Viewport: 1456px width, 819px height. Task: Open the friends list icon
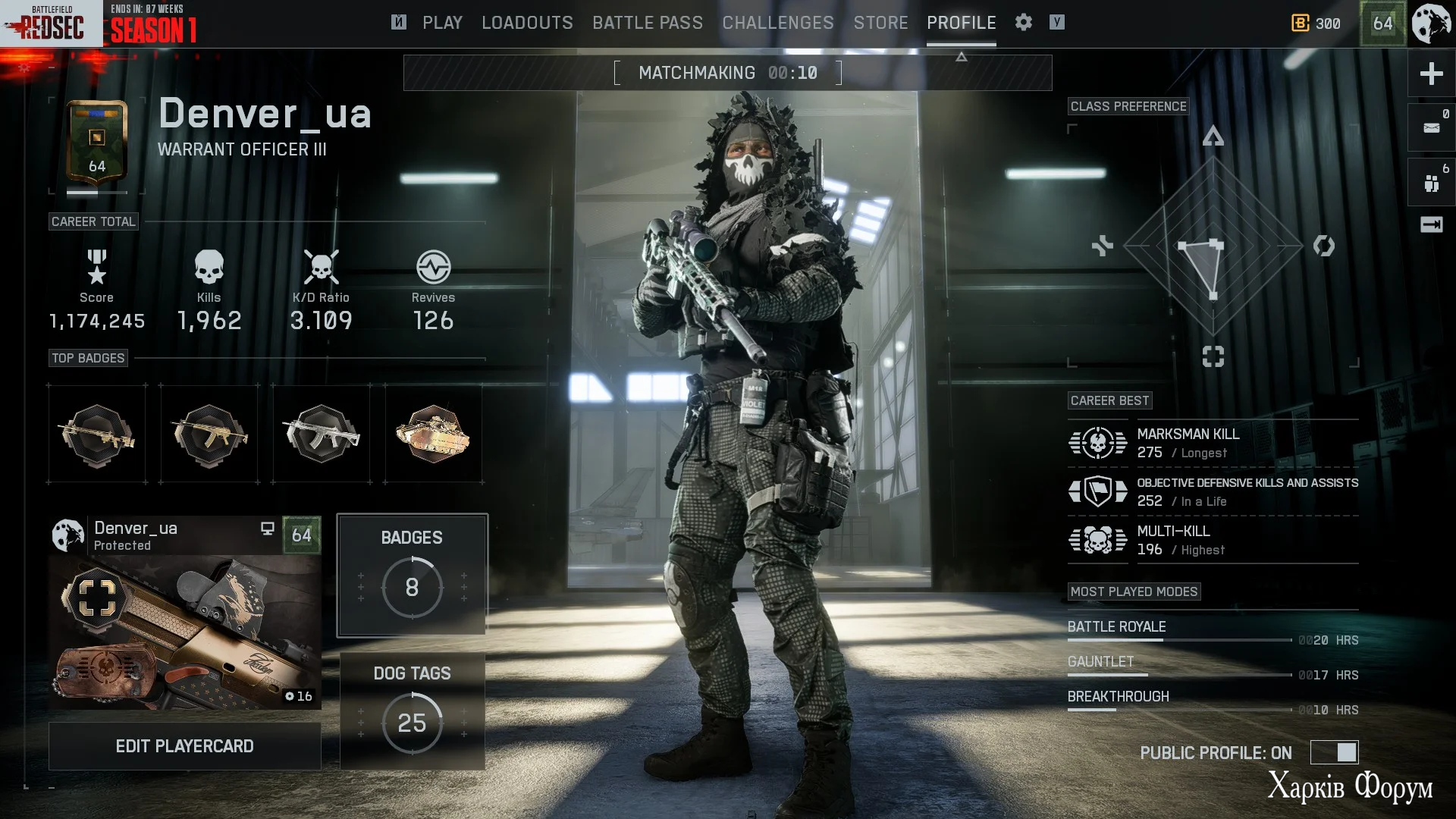(x=1431, y=183)
